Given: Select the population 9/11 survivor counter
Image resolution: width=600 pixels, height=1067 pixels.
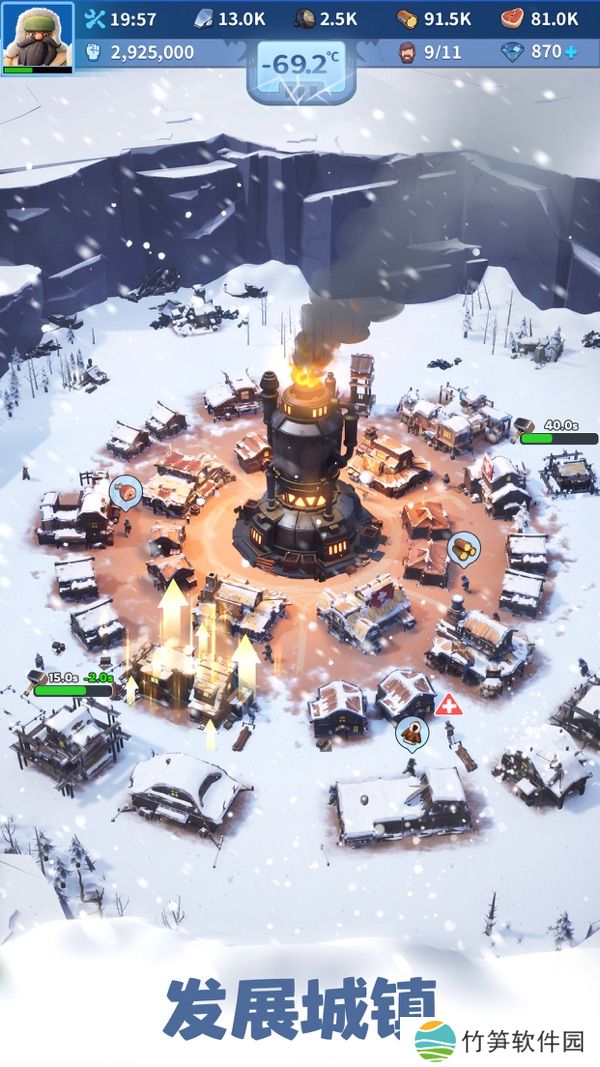Looking at the screenshot, I should click(431, 51).
